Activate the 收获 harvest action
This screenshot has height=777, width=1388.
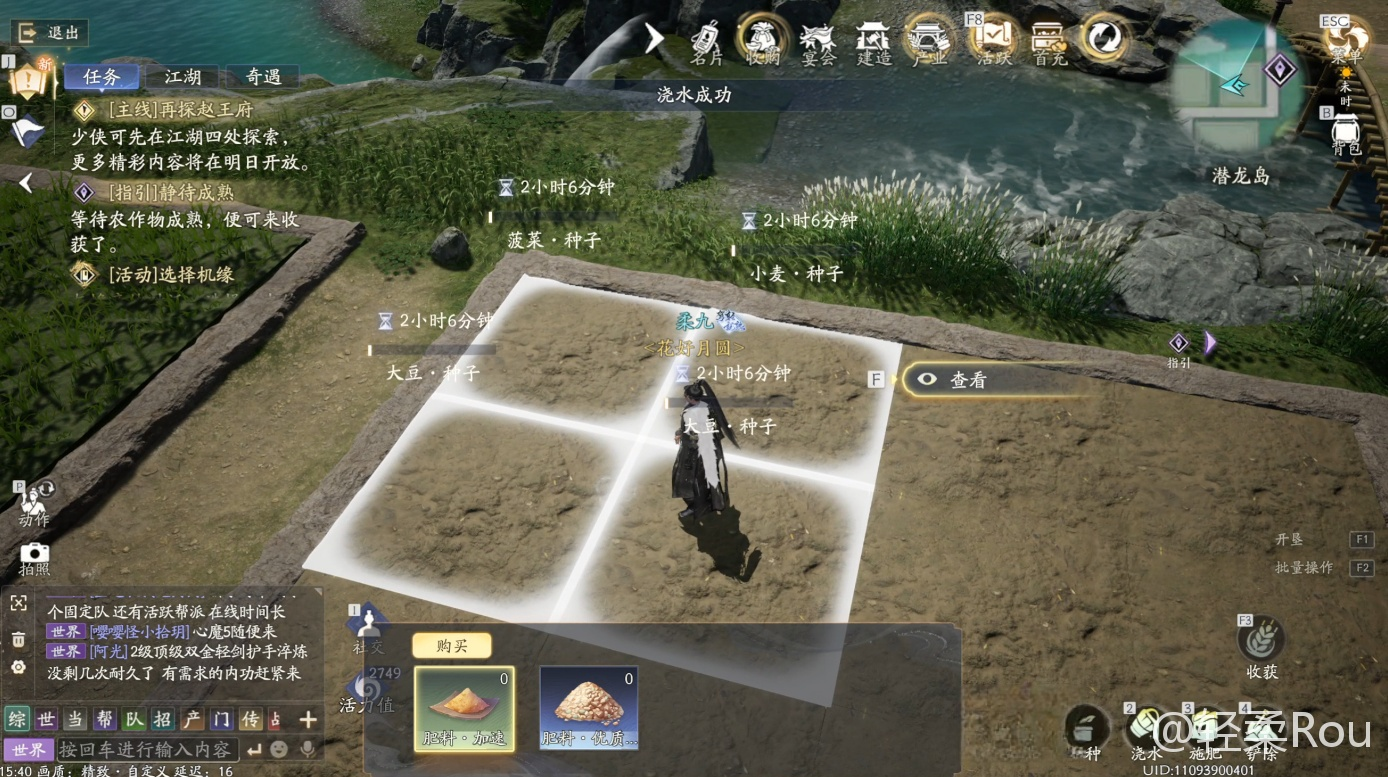tap(1261, 646)
